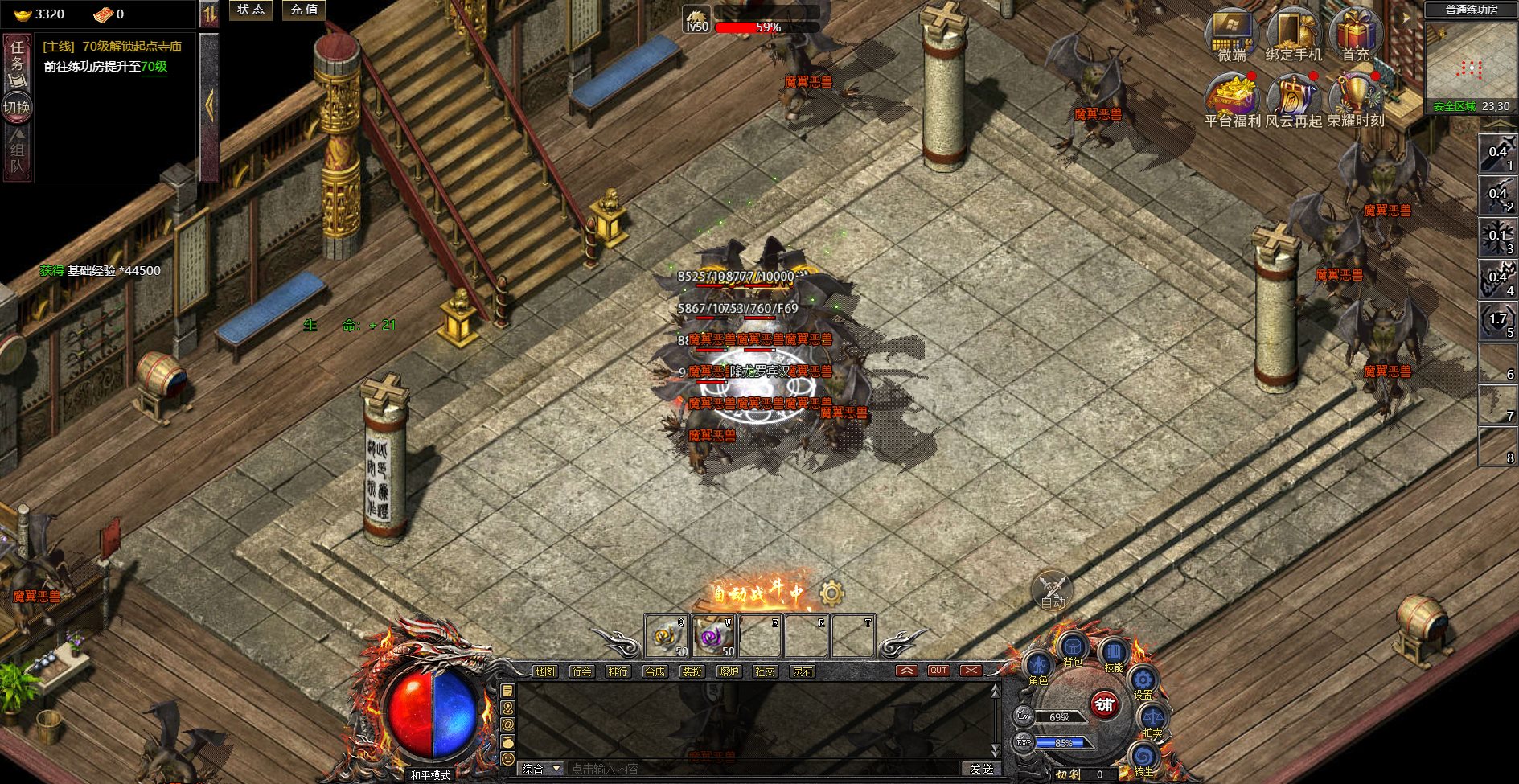
Task: Open the 设置 settings gear
Action: 1143,682
